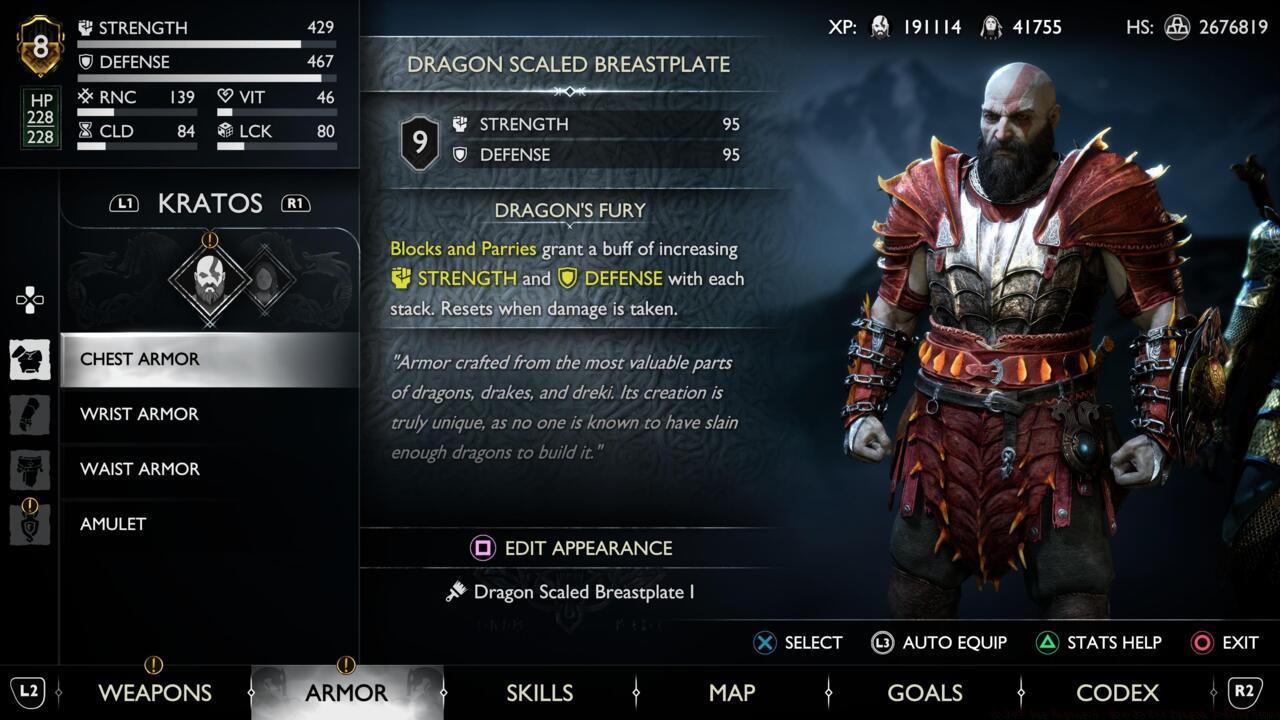
Task: Click the Defense shield icon in stats
Action: tap(87, 62)
